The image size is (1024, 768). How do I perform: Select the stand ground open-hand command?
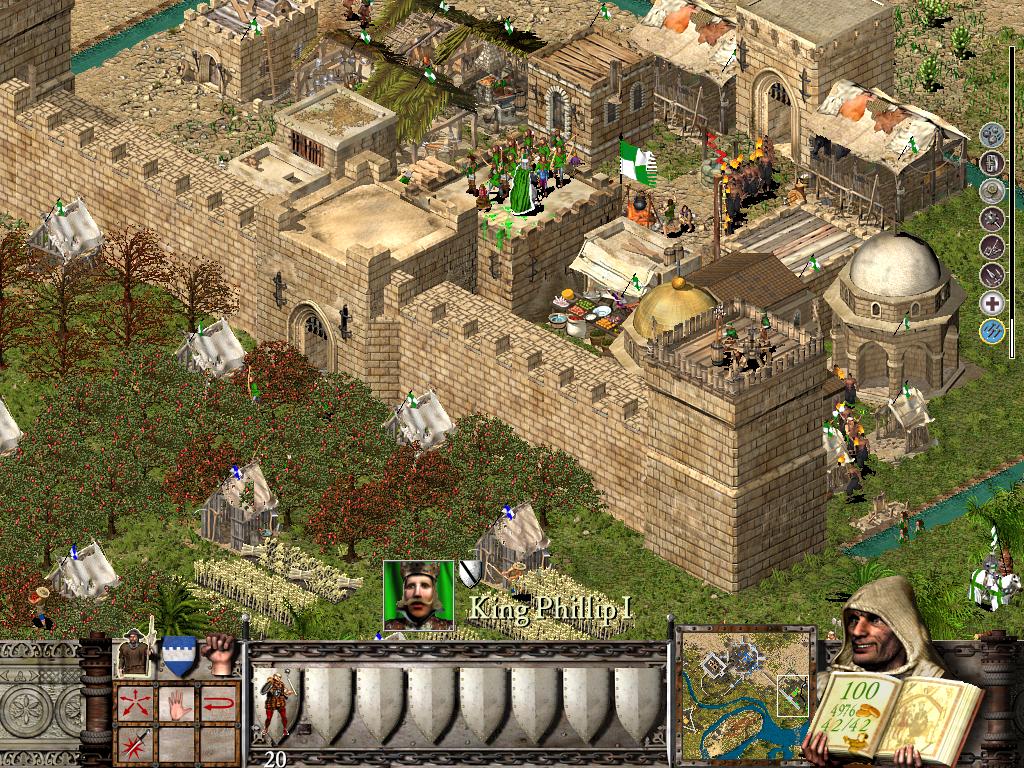point(178,701)
